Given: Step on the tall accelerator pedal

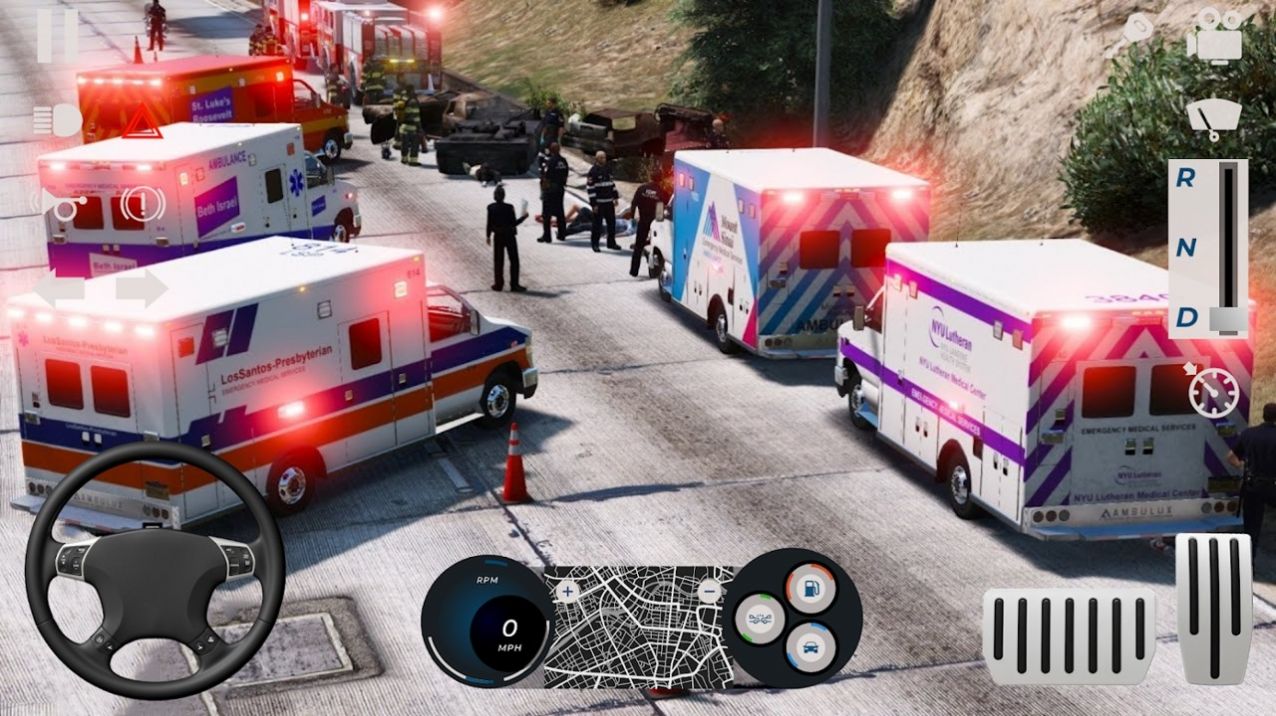Looking at the screenshot, I should tap(1213, 607).
